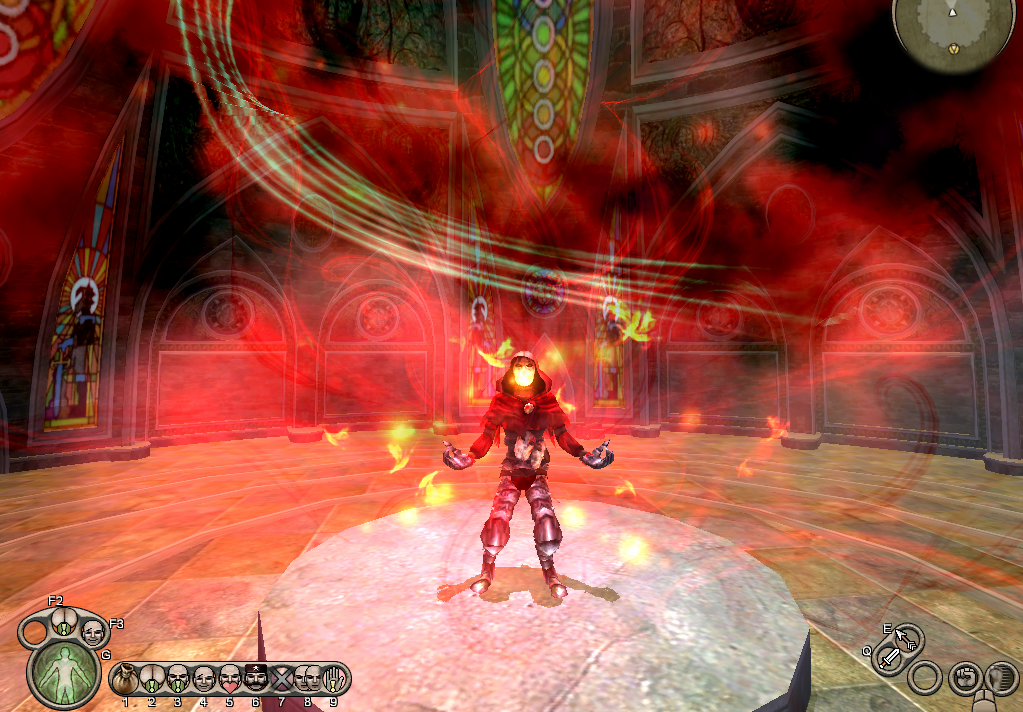
Task: Use the face with red heart expression
Action: [229, 679]
